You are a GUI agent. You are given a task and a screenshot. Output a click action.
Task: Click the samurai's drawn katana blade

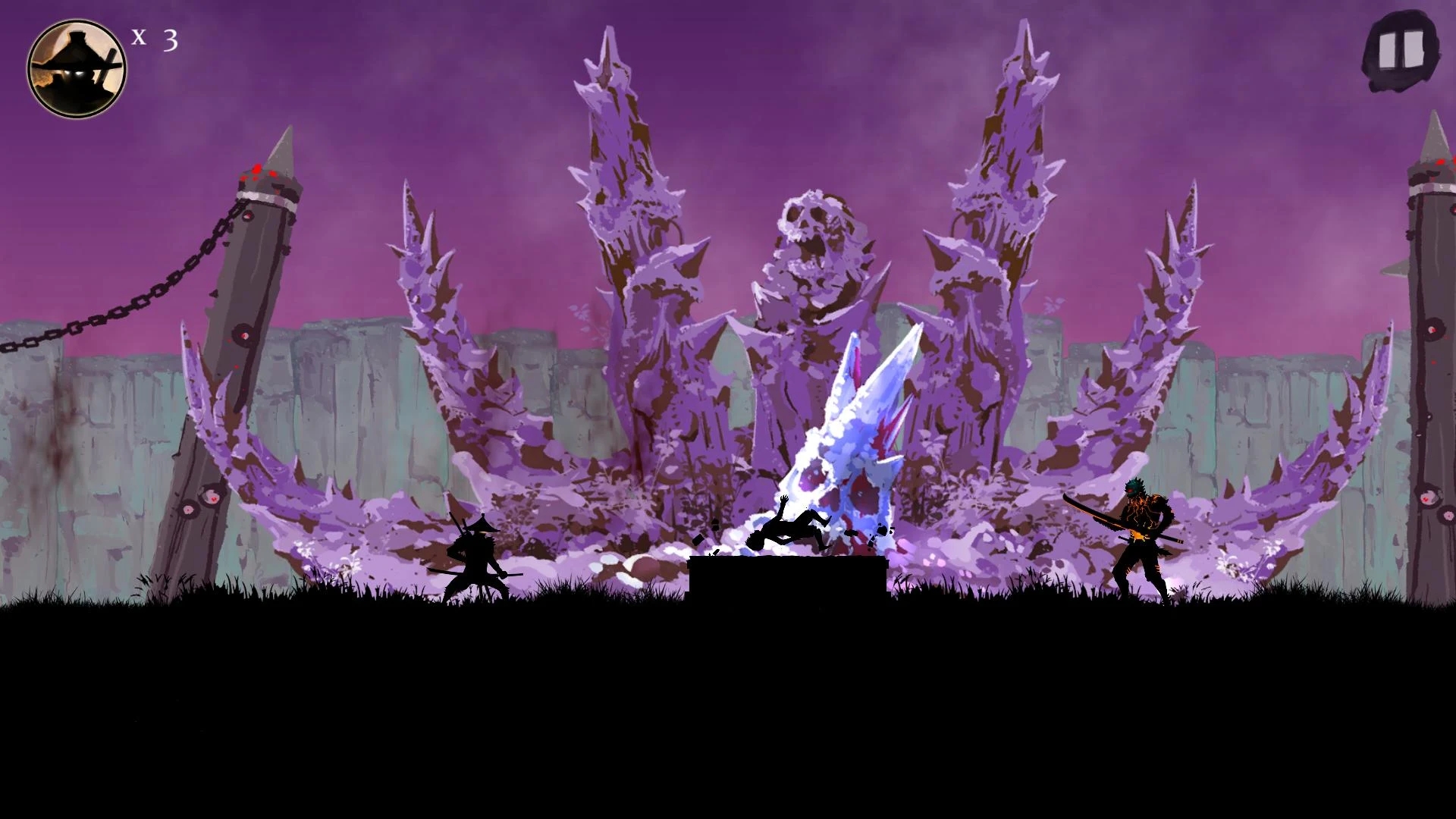coord(516,574)
